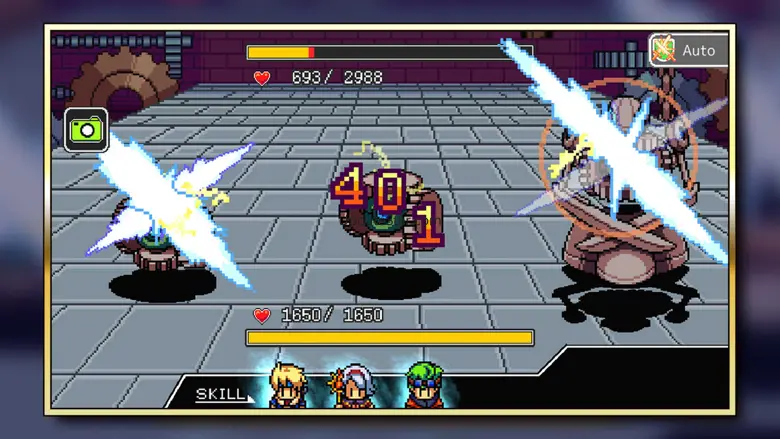Image resolution: width=780 pixels, height=439 pixels.
Task: Toggle the Auto battle button
Action: coord(688,49)
